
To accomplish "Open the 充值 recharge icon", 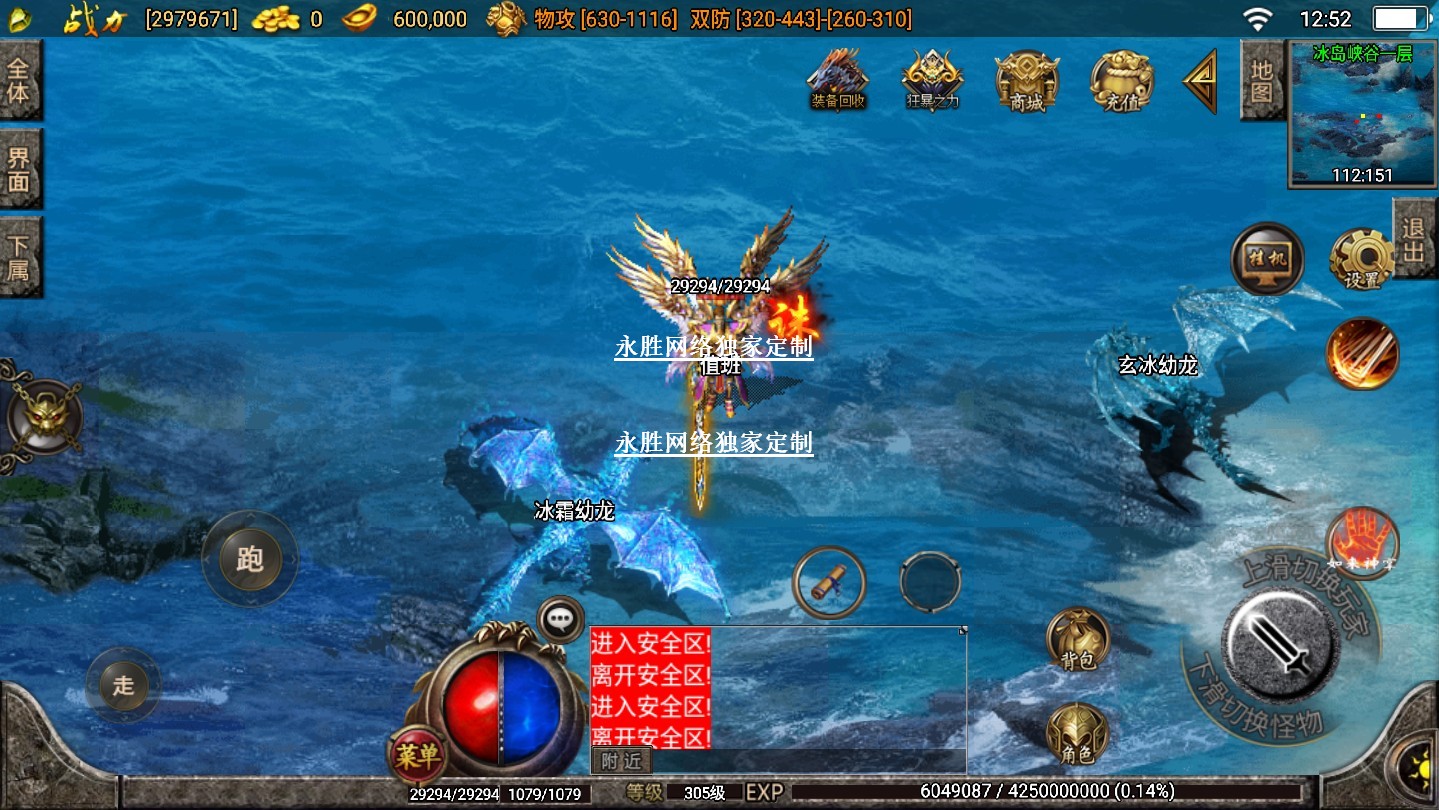I will [x=1121, y=78].
